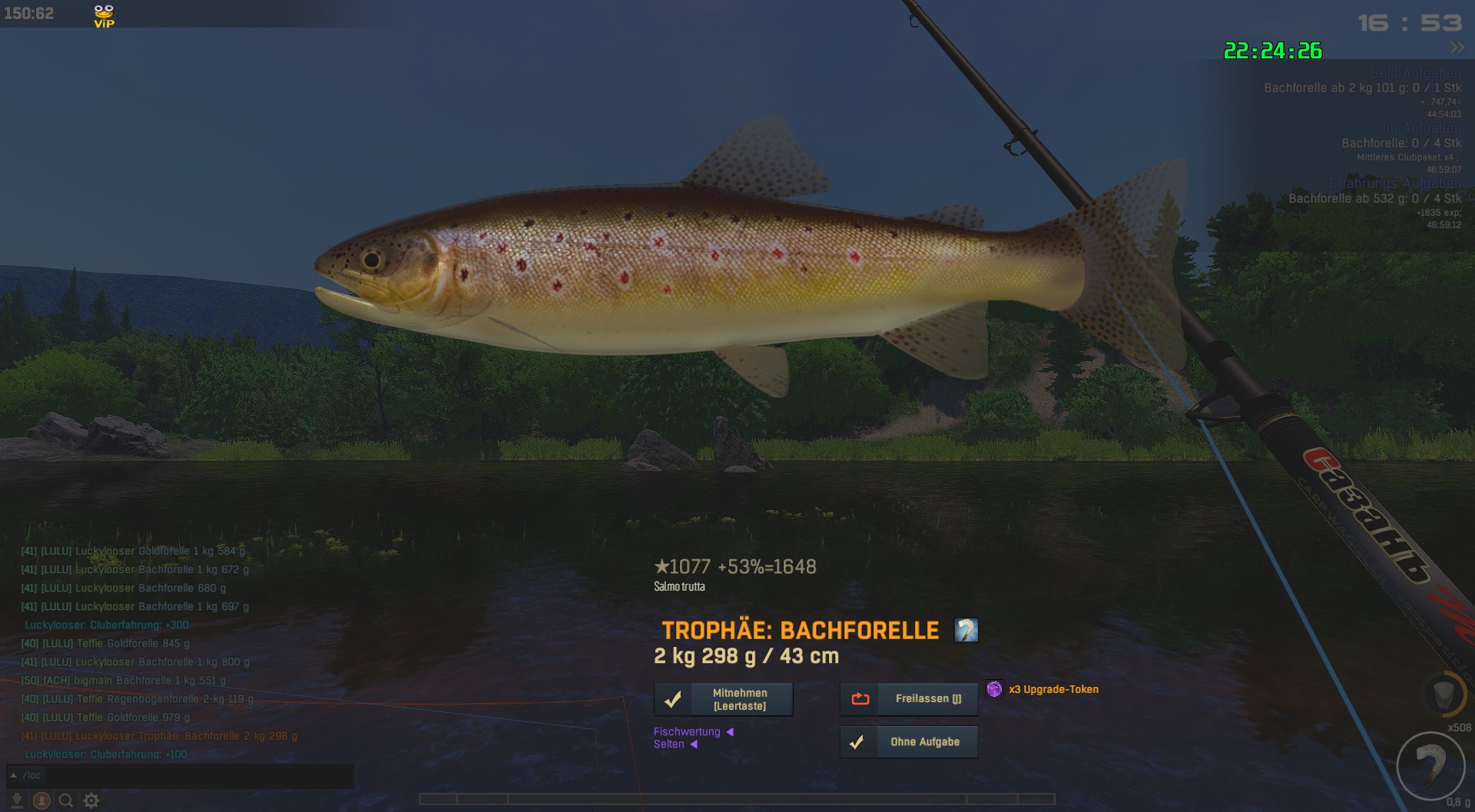Click Luckylooser's trophy Bachforelle chat message

click(x=159, y=736)
